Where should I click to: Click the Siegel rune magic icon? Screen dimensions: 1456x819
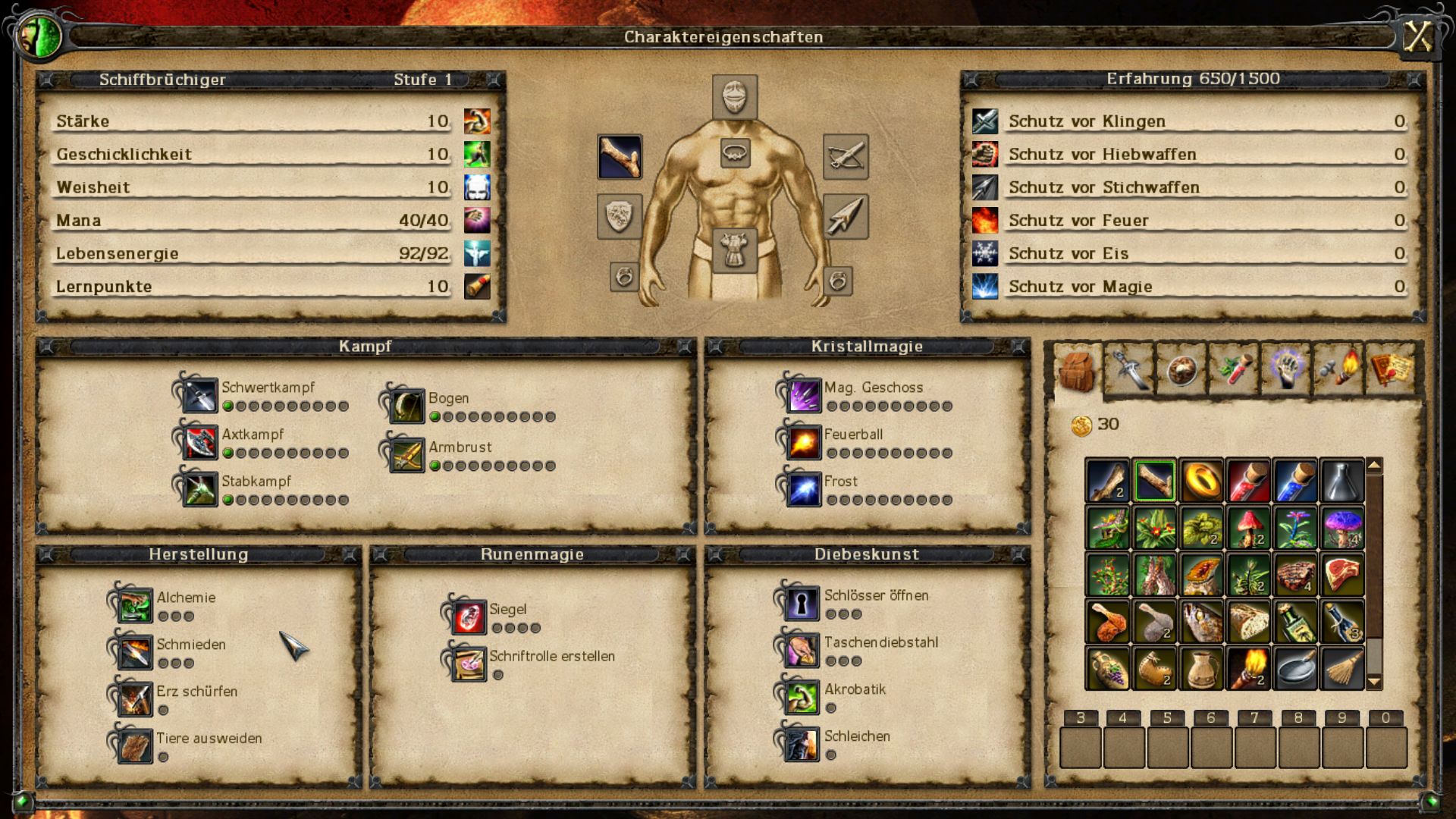coord(468,616)
